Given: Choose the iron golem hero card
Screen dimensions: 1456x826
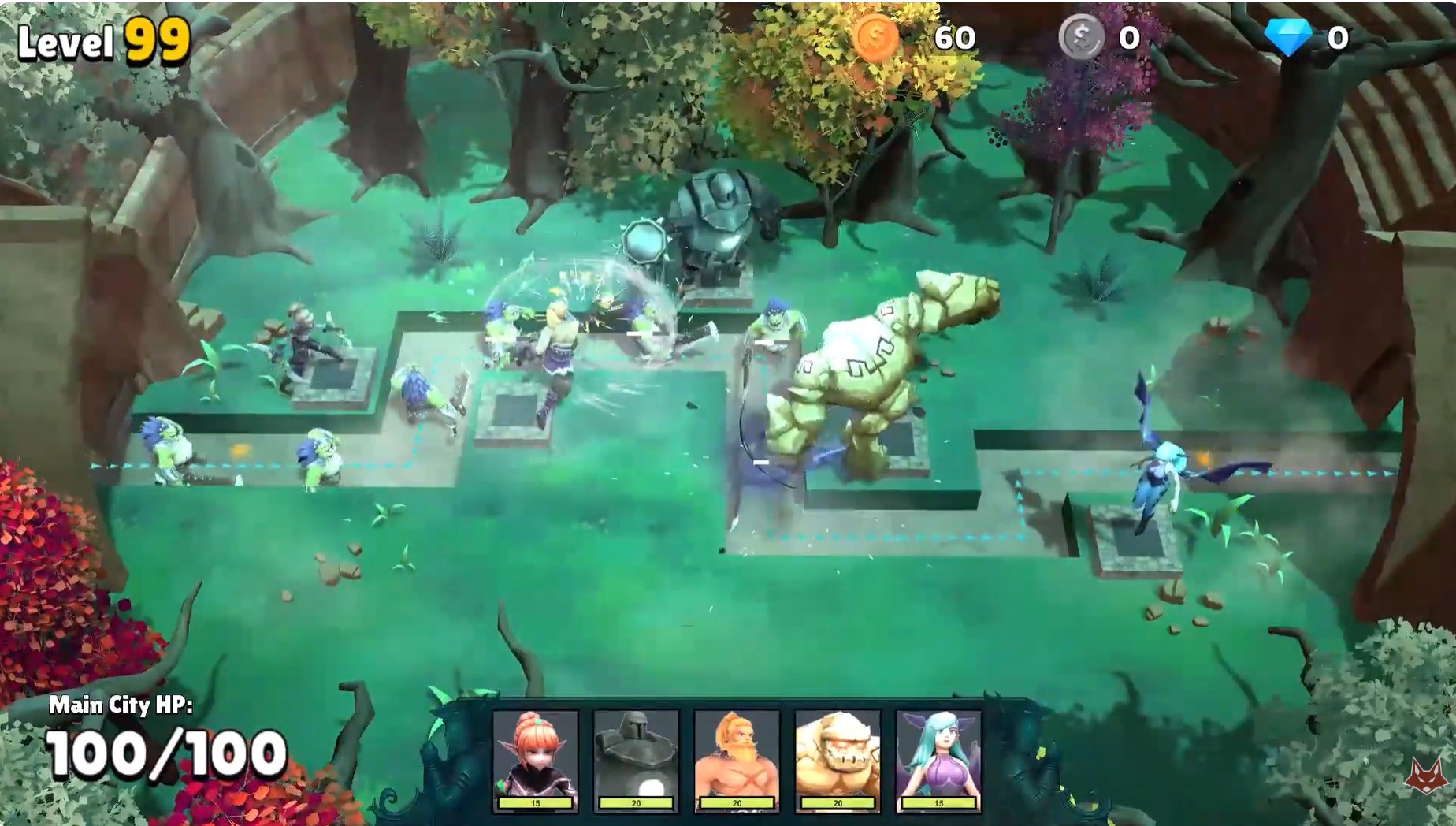Looking at the screenshot, I should tap(636, 759).
